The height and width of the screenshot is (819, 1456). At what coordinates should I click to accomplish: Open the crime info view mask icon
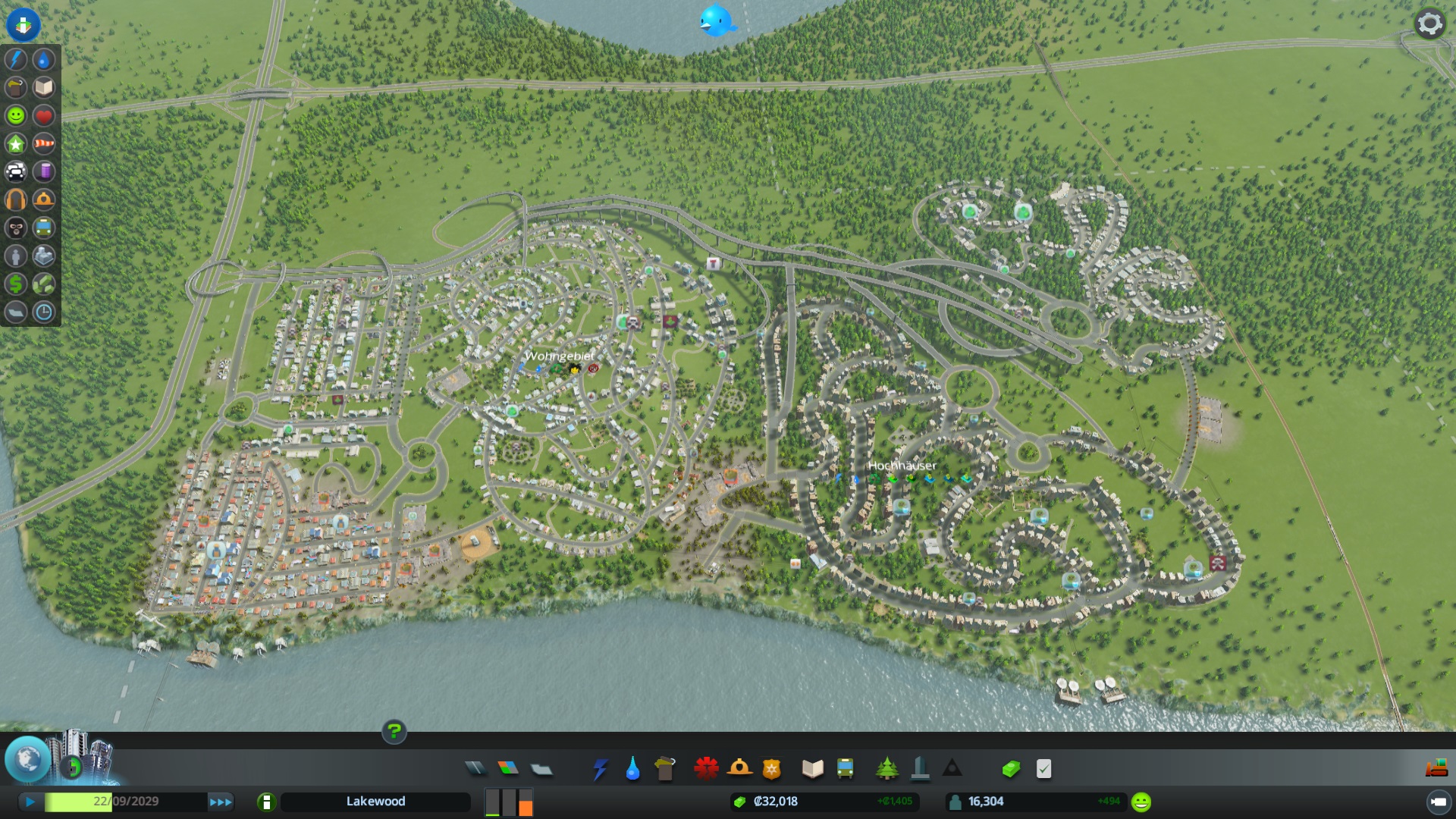(16, 227)
